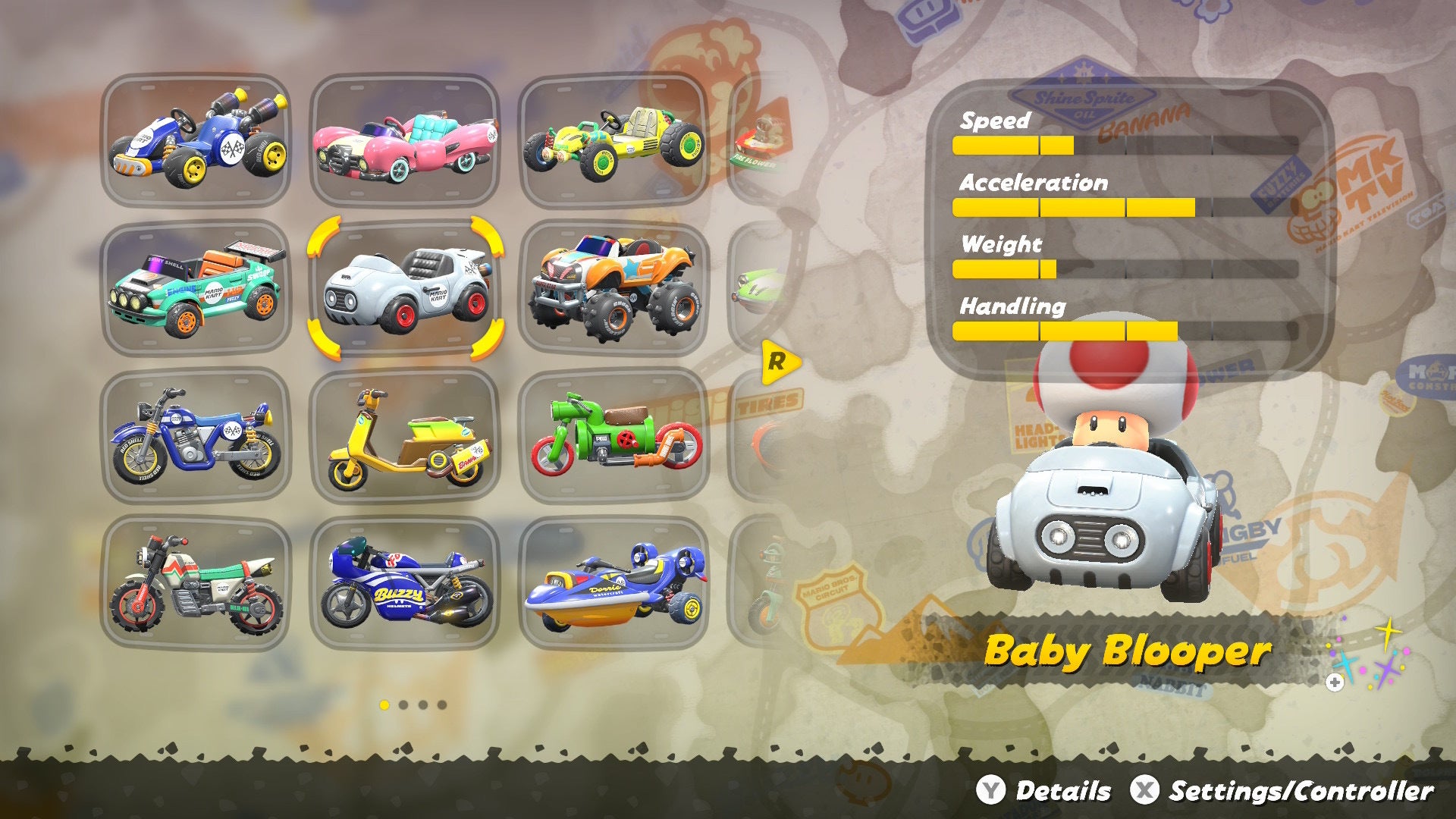Select the orange monster truck
Viewport: 1456px width, 819px height.
(613, 288)
